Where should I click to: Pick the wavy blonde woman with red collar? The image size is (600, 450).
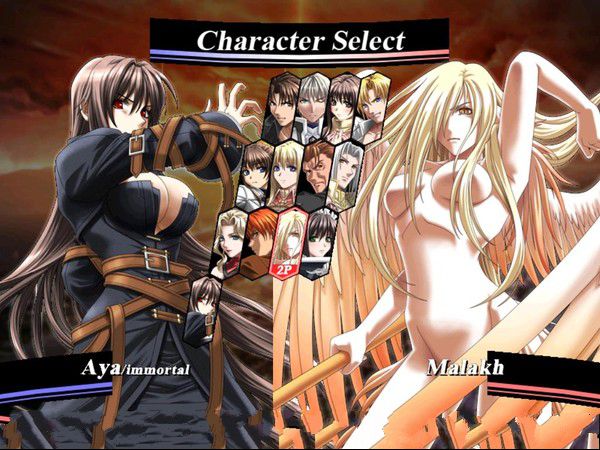pyautogui.click(x=229, y=242)
